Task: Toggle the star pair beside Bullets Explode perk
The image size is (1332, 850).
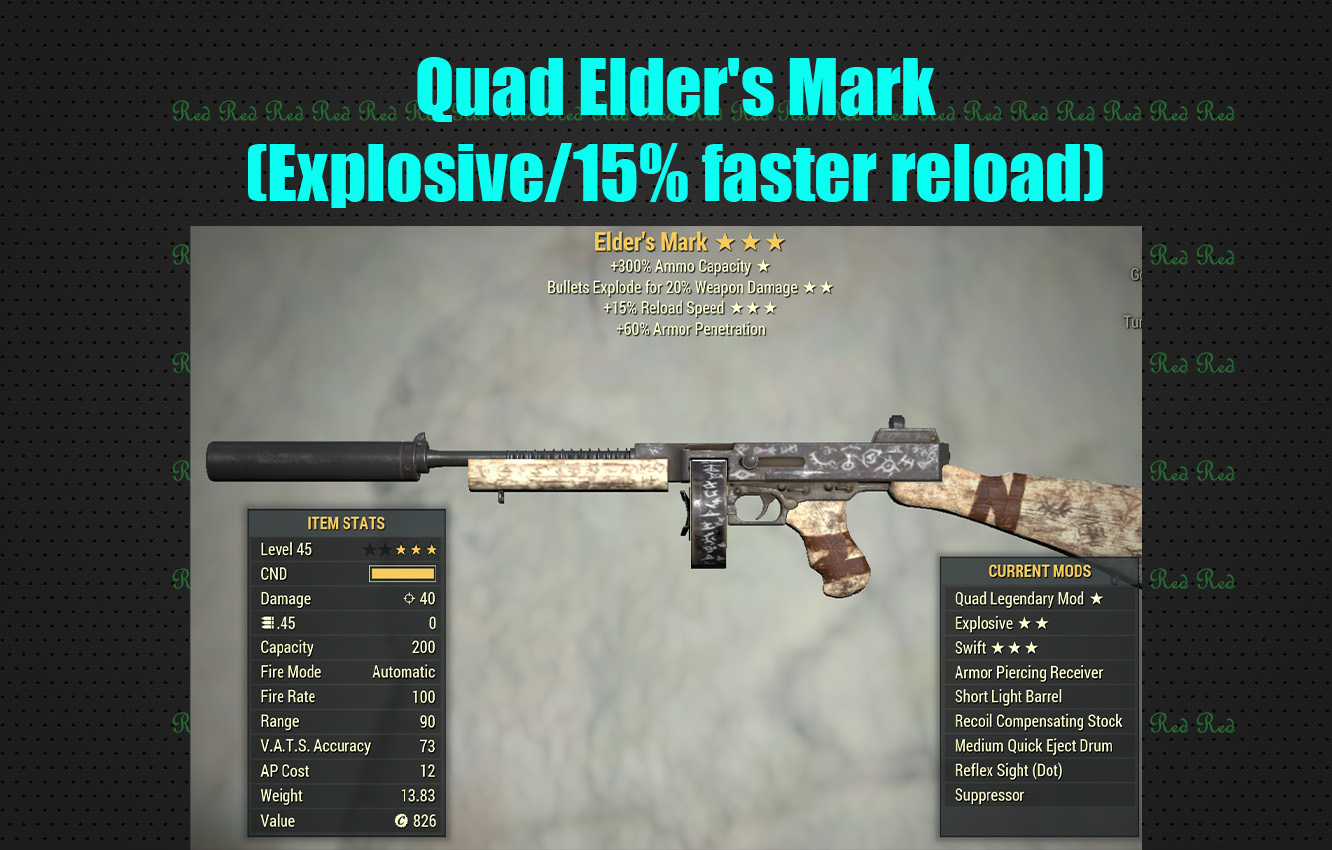Action: (x=816, y=287)
